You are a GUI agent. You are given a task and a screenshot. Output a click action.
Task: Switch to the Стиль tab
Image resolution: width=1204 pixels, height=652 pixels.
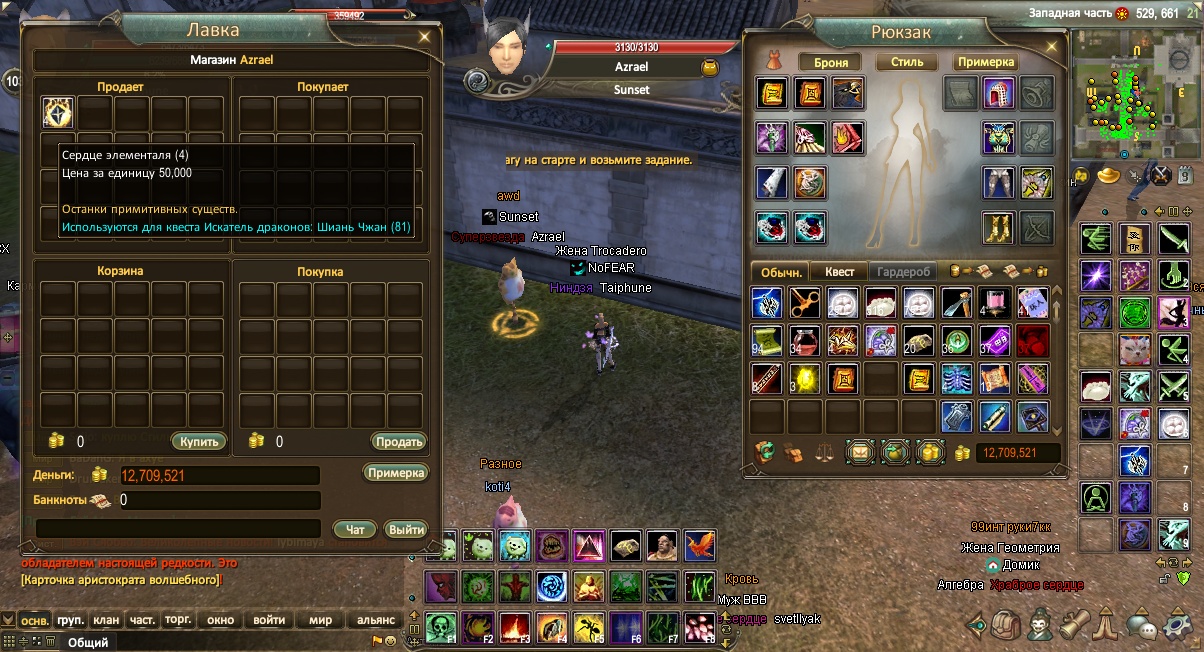click(907, 62)
